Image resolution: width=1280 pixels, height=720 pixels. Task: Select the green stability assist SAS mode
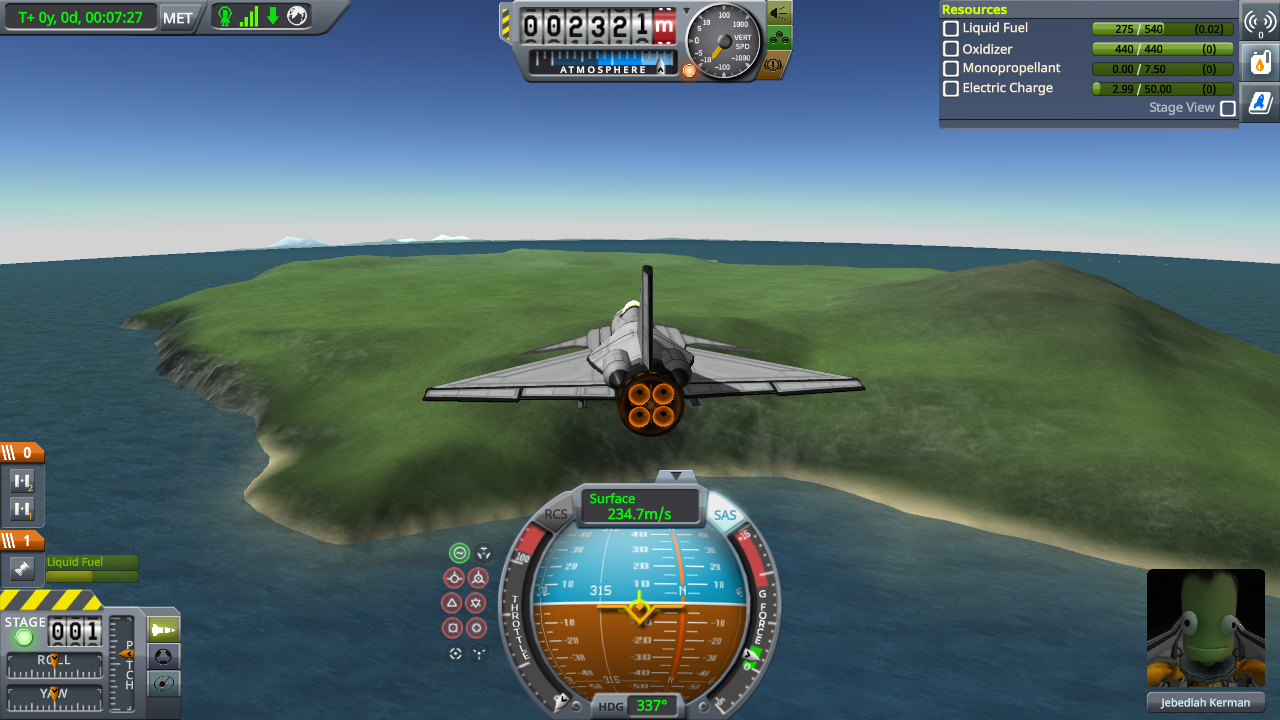(x=459, y=552)
